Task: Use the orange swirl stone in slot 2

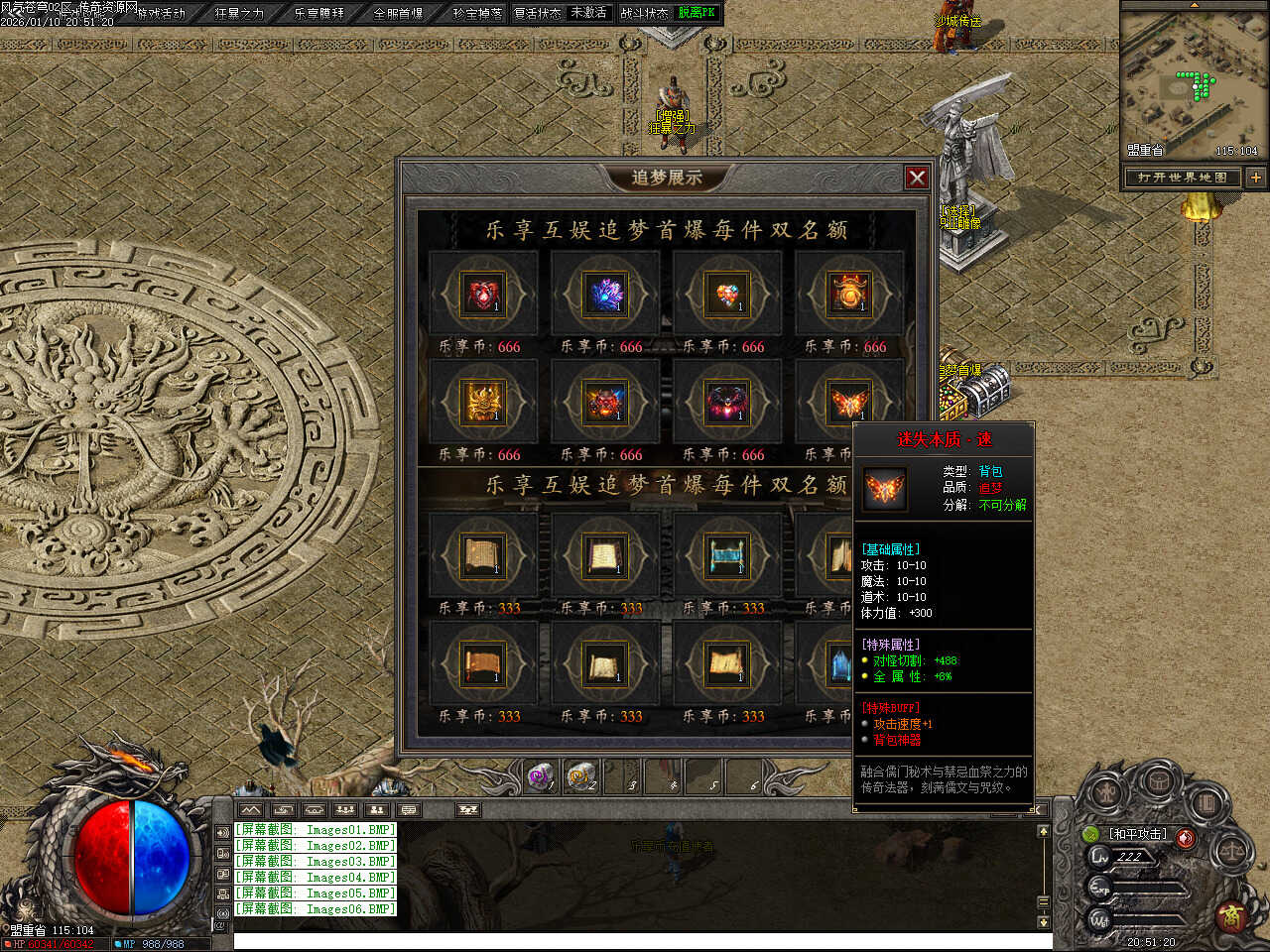Action: pyautogui.click(x=582, y=776)
